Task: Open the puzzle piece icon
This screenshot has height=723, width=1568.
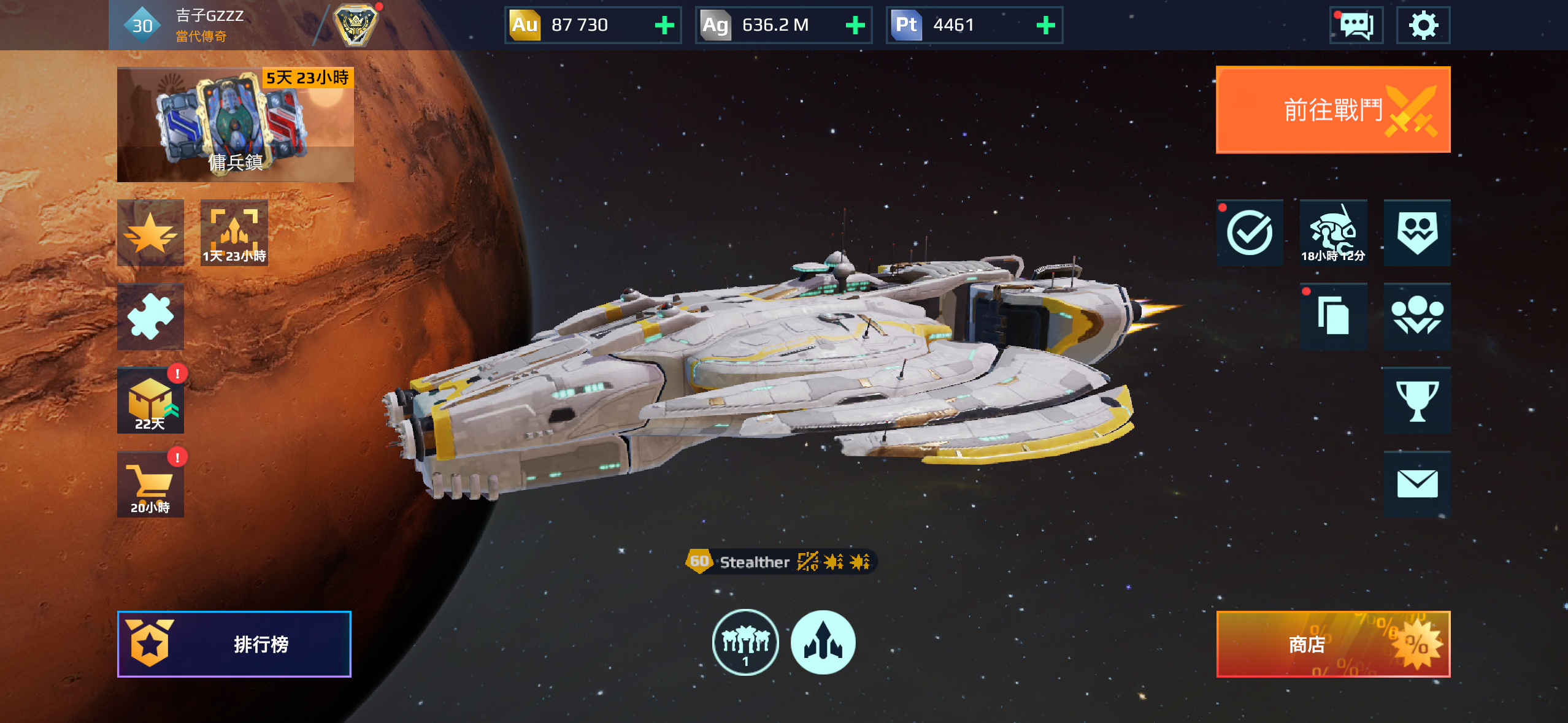Action: (150, 316)
